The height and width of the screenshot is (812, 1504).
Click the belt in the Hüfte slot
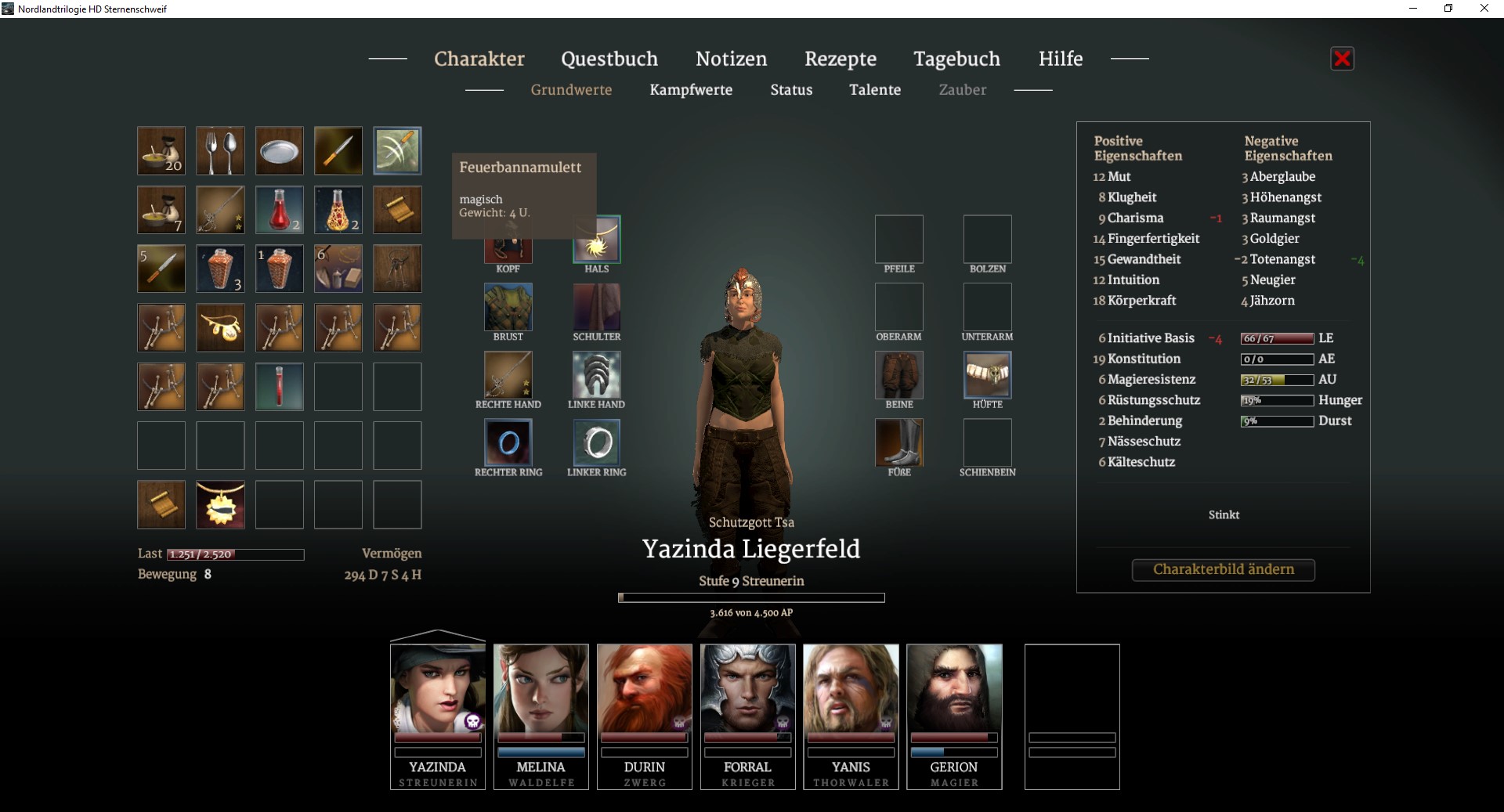coord(987,374)
